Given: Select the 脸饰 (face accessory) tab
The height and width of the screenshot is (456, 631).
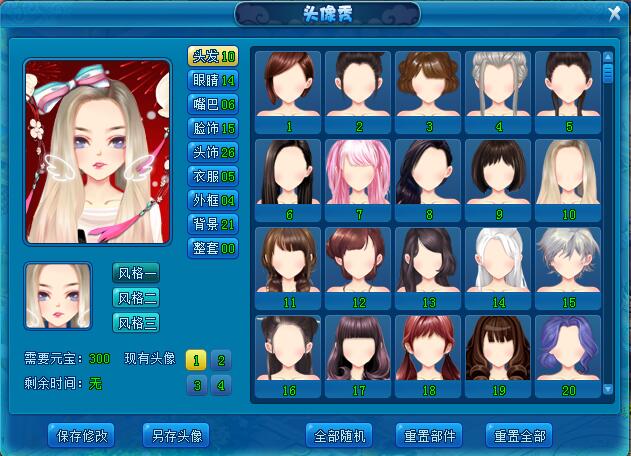Looking at the screenshot, I should tap(213, 128).
